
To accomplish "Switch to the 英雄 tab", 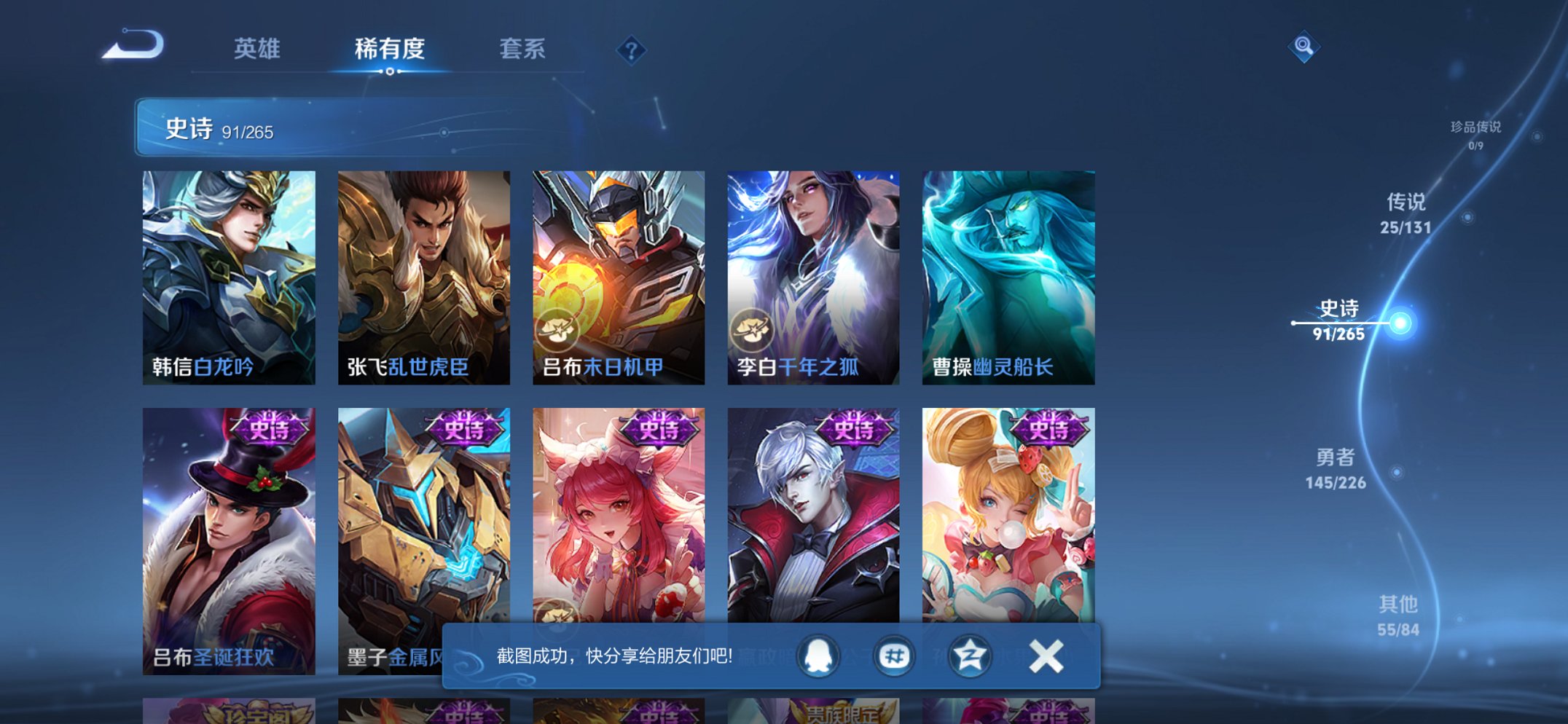I will click(x=256, y=47).
